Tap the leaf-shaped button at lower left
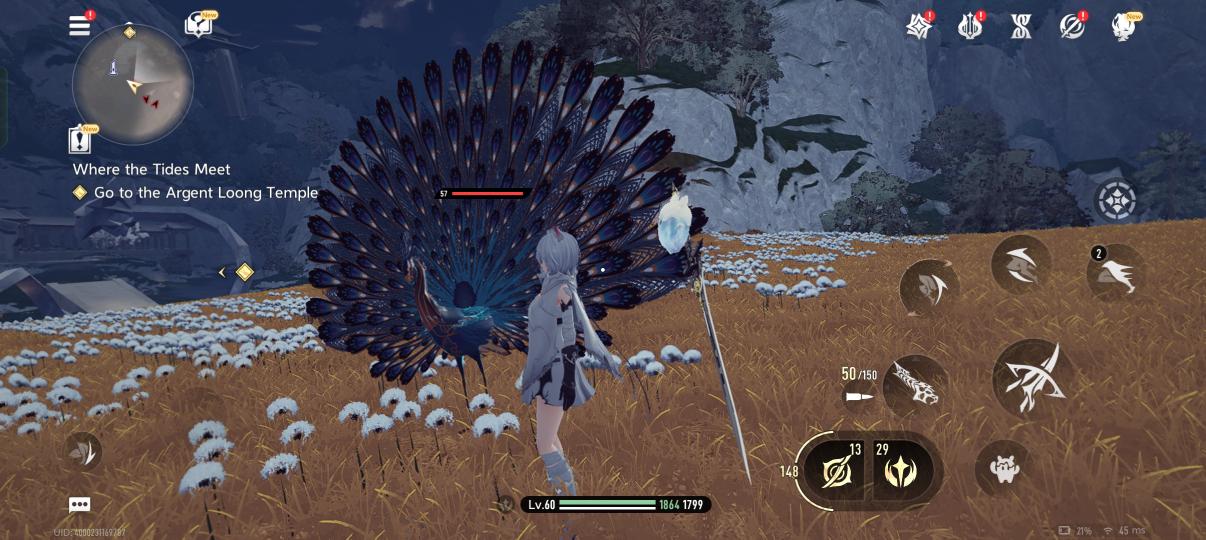 coord(83,451)
